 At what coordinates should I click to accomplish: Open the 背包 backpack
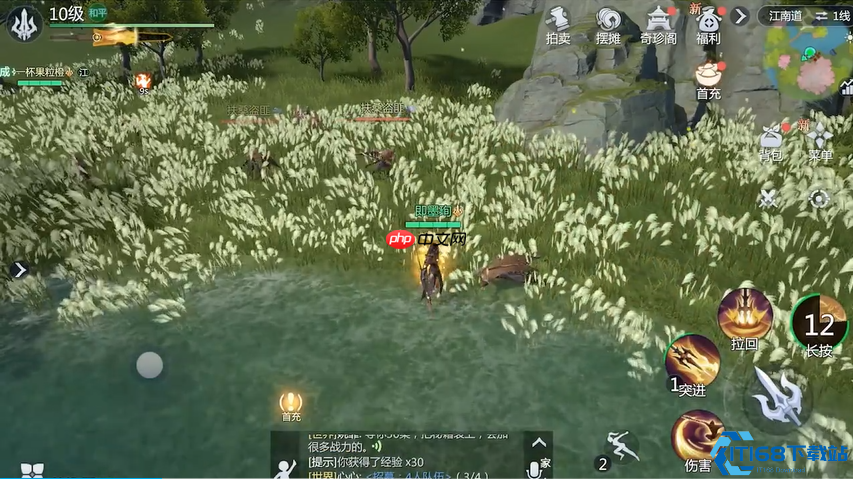[x=770, y=142]
